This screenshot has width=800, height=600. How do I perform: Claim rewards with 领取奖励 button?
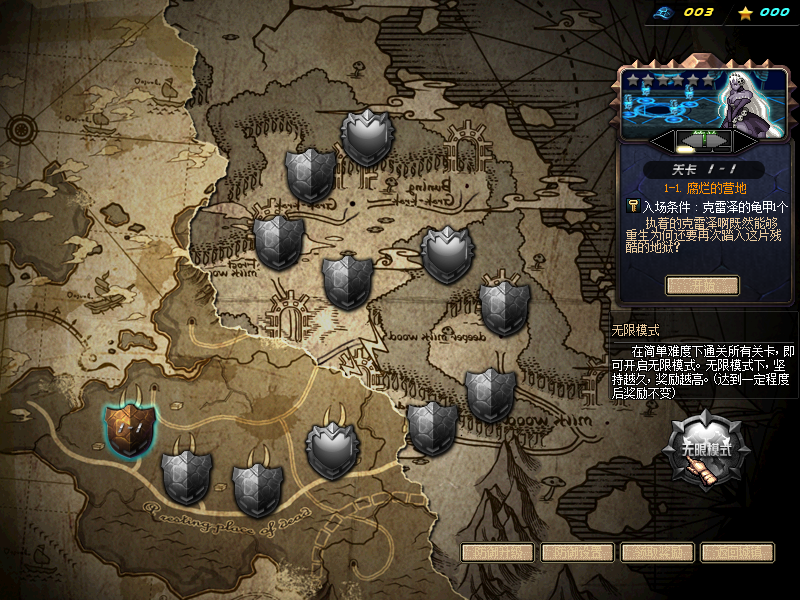657,552
